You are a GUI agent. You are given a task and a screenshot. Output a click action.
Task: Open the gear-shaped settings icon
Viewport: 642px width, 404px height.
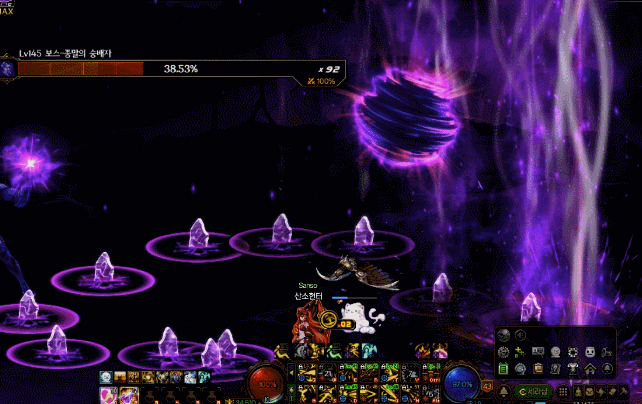503,353
